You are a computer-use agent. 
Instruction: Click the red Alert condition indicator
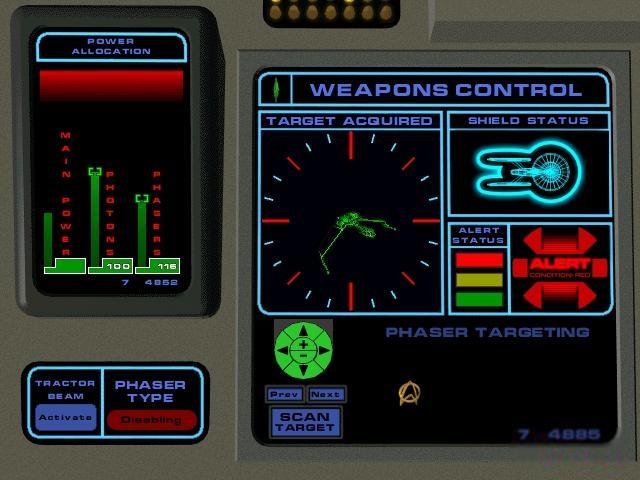[x=560, y=267]
